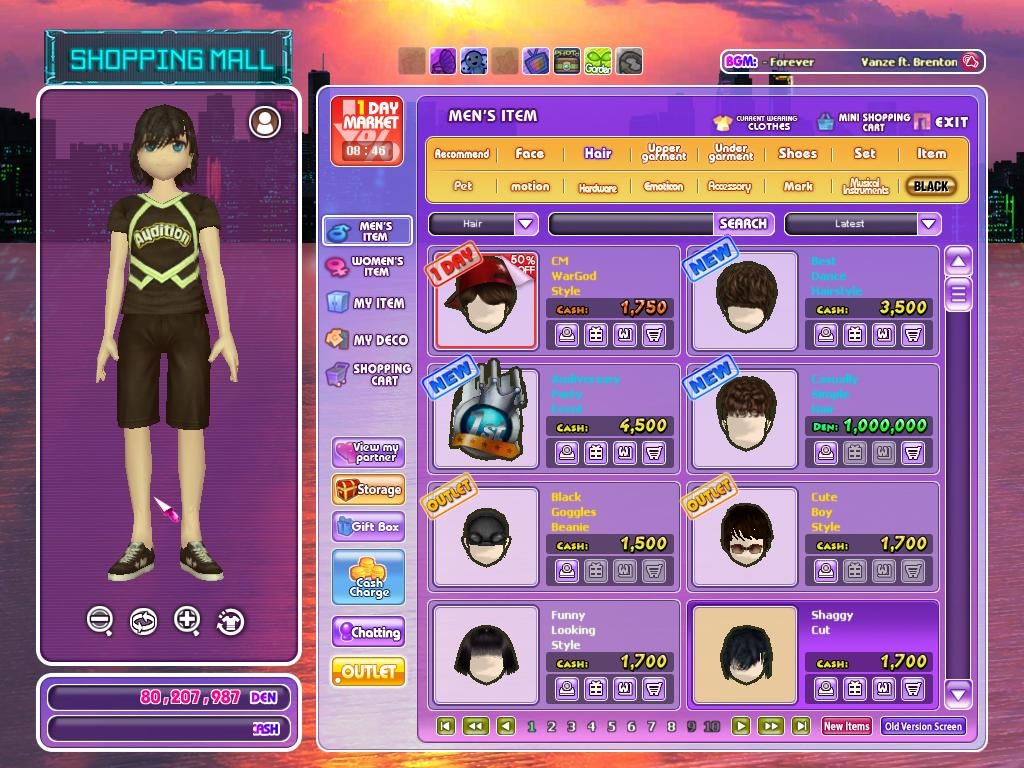Open the Shopping Cart menu entry
The width and height of the screenshot is (1024, 768).
(x=368, y=374)
